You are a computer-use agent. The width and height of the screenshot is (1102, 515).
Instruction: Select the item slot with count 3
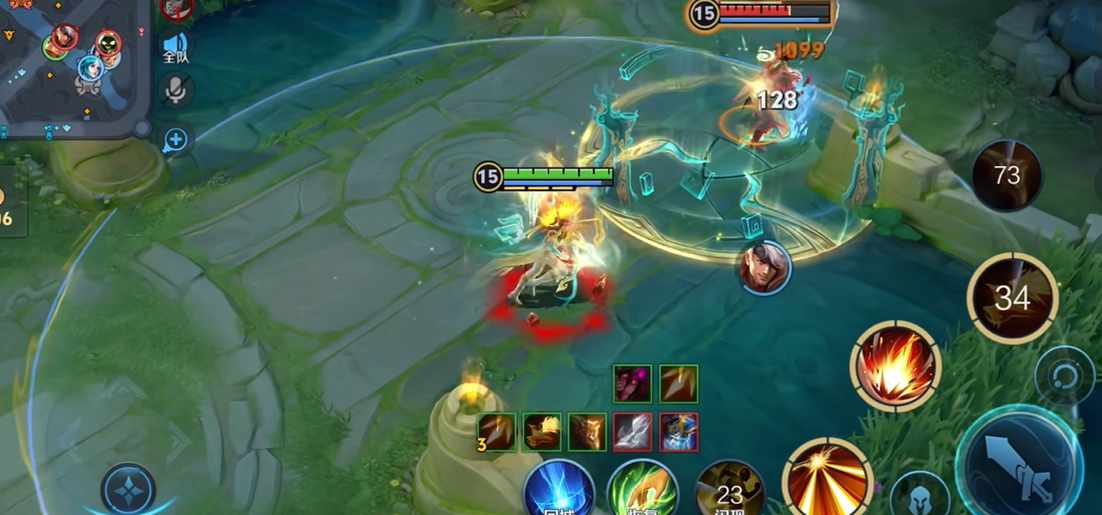498,432
